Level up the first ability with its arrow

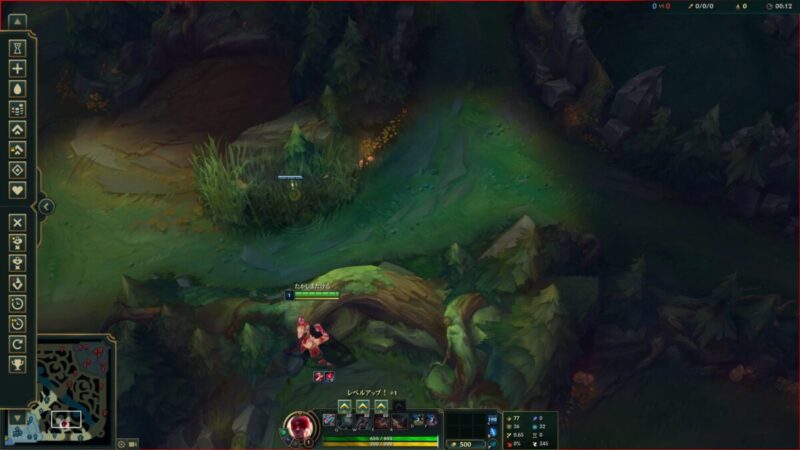tap(344, 406)
